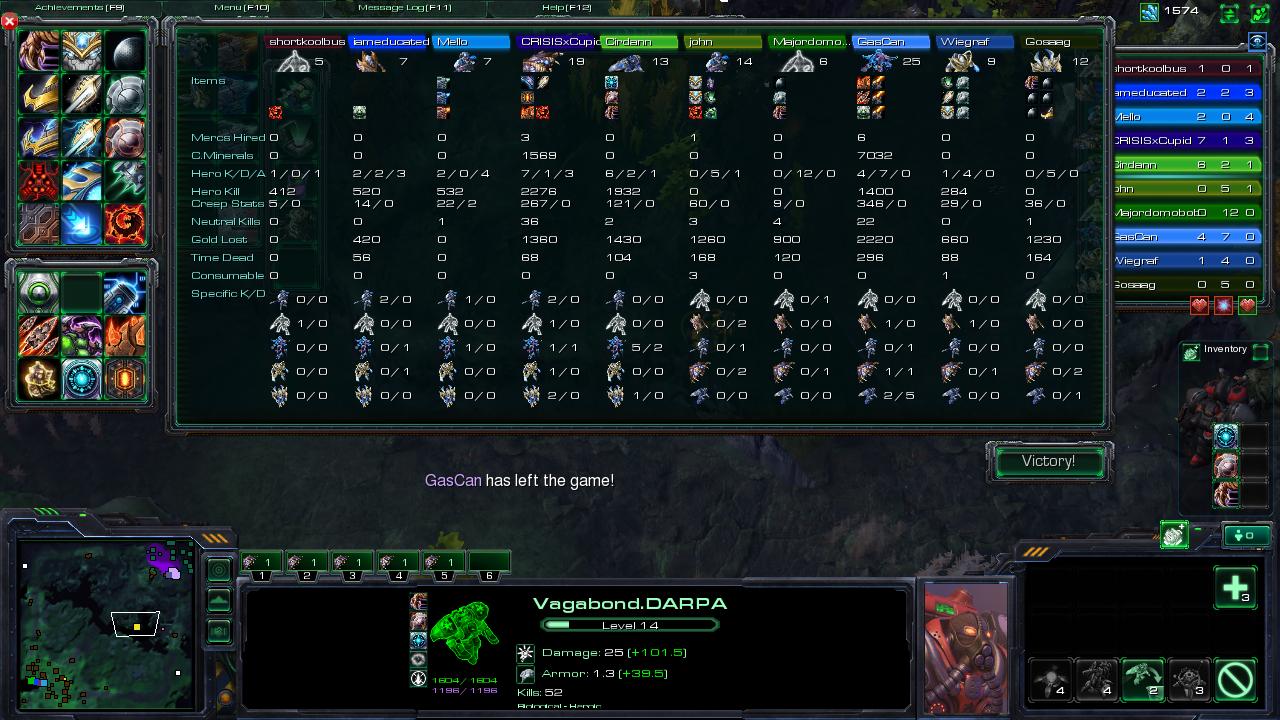
Task: Select the blue energy wave ability icon
Action: pos(81,225)
